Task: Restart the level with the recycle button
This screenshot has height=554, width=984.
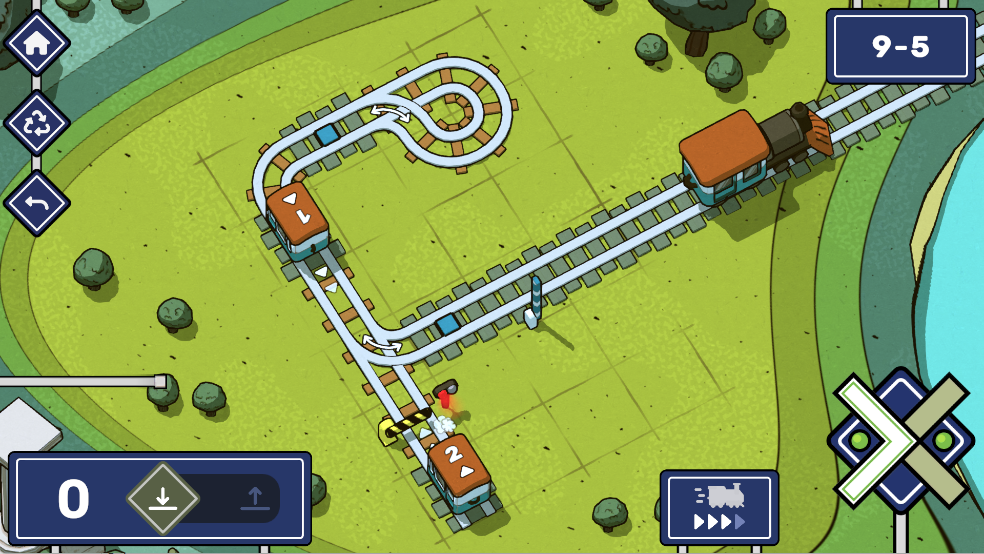Action: 37,123
